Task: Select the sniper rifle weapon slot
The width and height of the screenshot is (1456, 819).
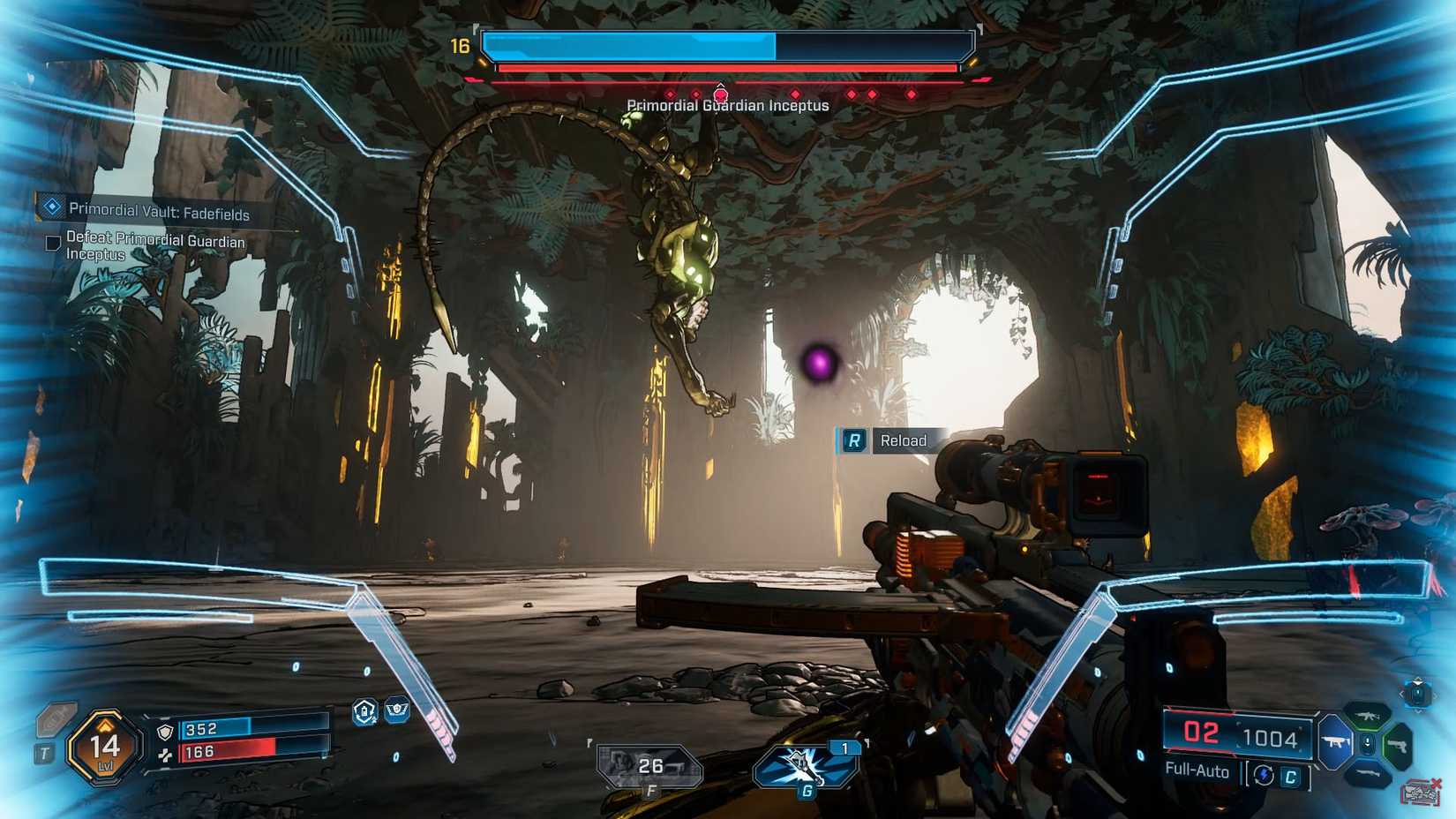Action: 1368,773
